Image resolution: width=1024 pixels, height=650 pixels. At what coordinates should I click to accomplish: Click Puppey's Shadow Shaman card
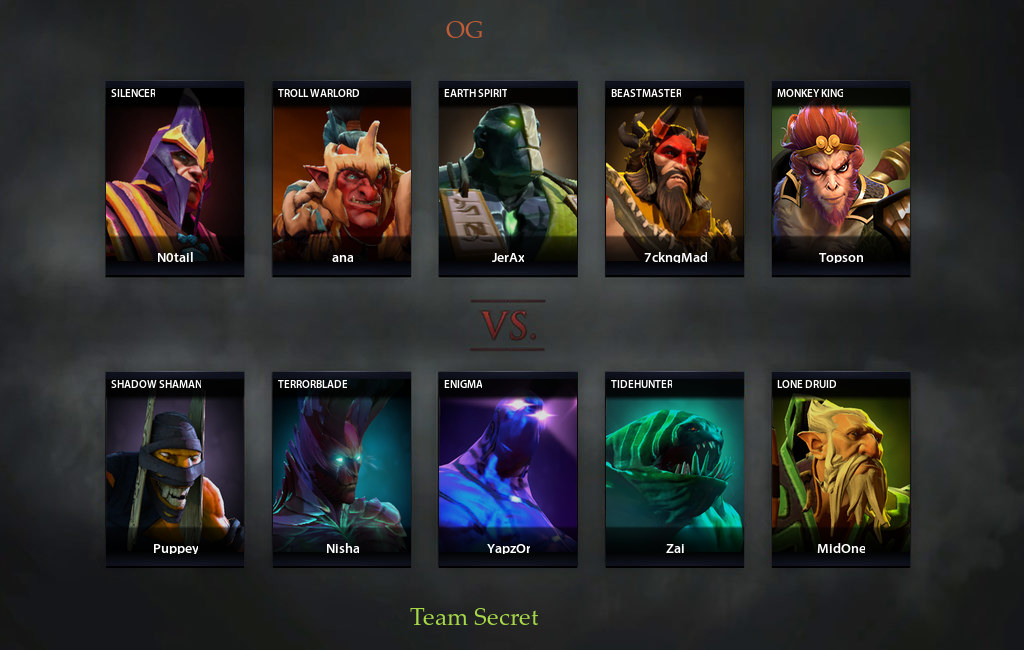tap(174, 469)
